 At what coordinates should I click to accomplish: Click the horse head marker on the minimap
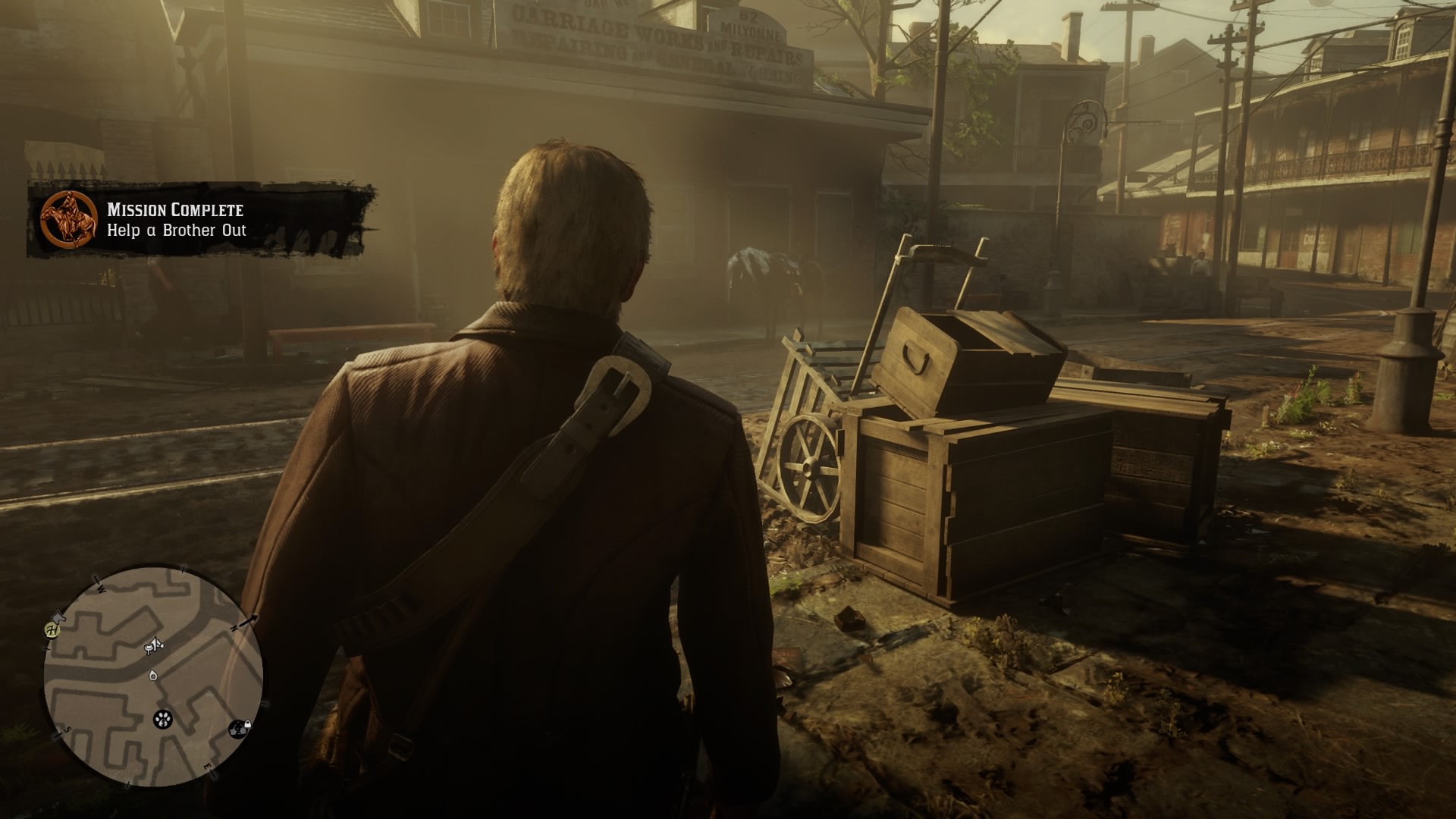(x=61, y=618)
